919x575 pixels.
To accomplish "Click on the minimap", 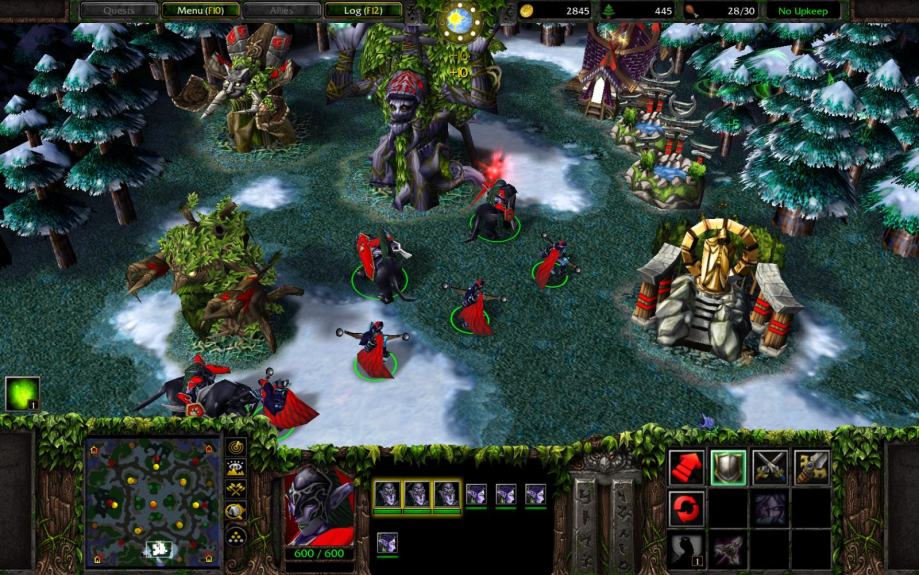I will coord(153,497).
